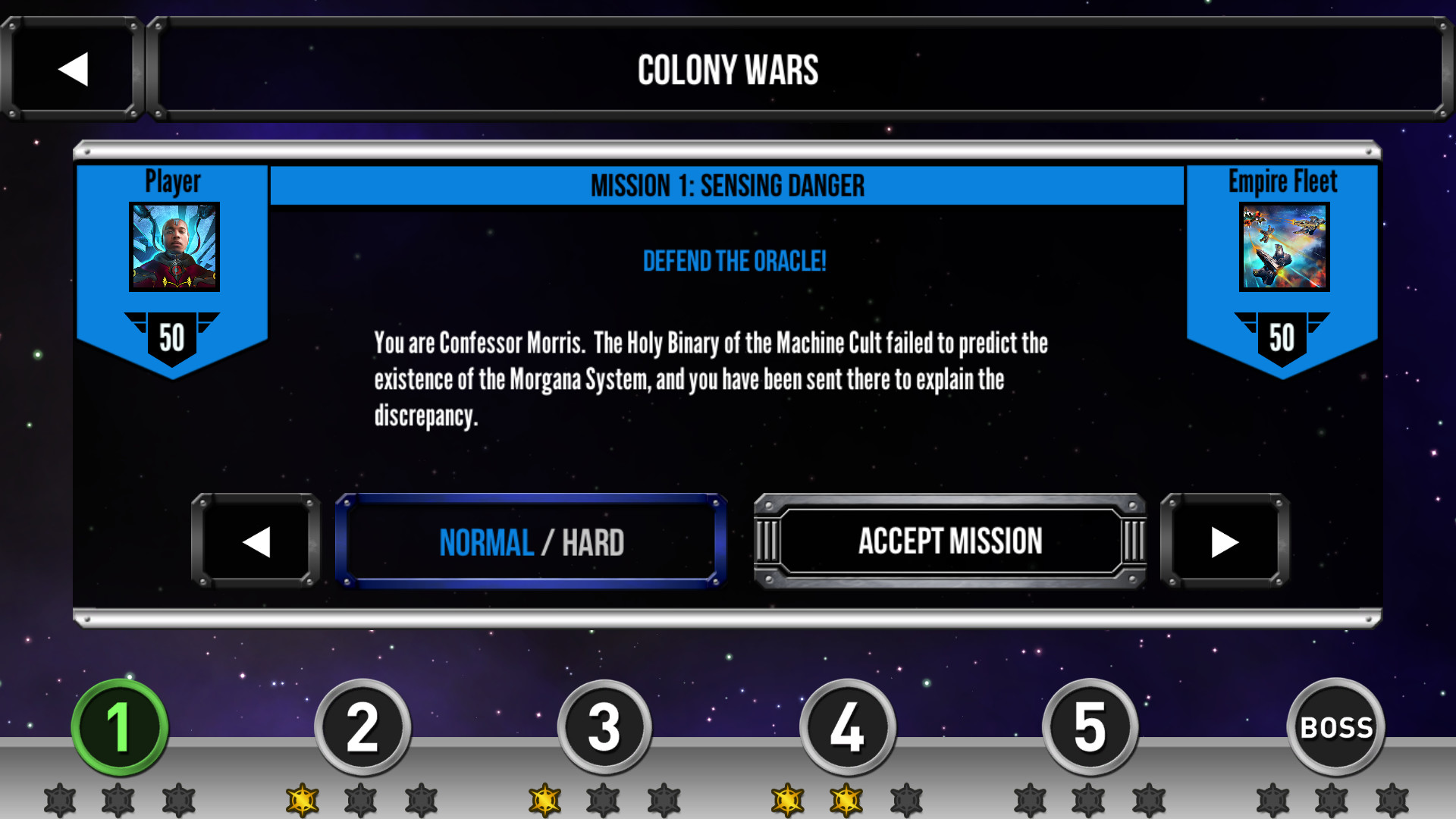Open the COLONY WARS title bar
Viewport: 1456px width, 819px height.
click(729, 71)
